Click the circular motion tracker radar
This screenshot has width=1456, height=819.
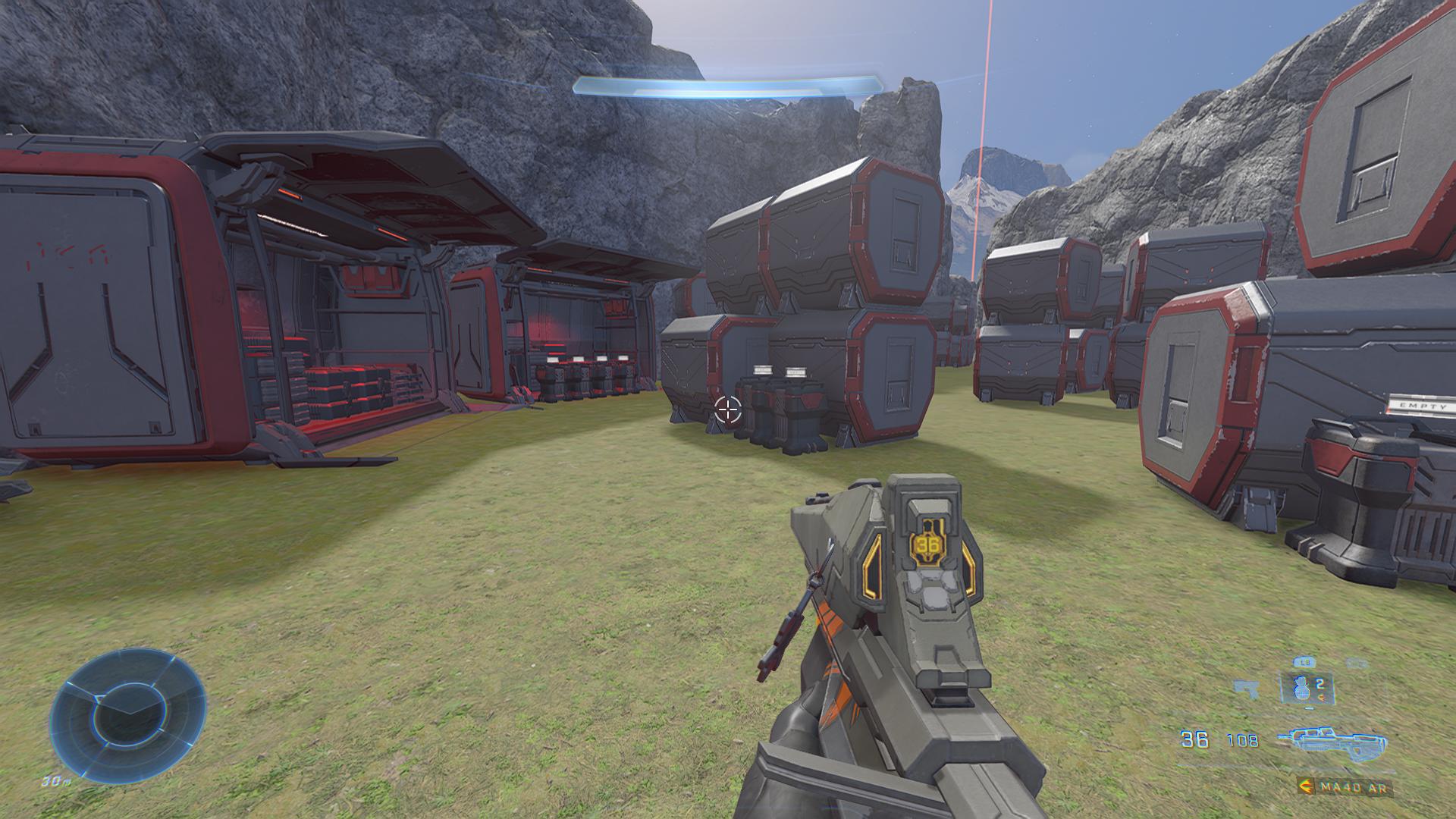127,708
